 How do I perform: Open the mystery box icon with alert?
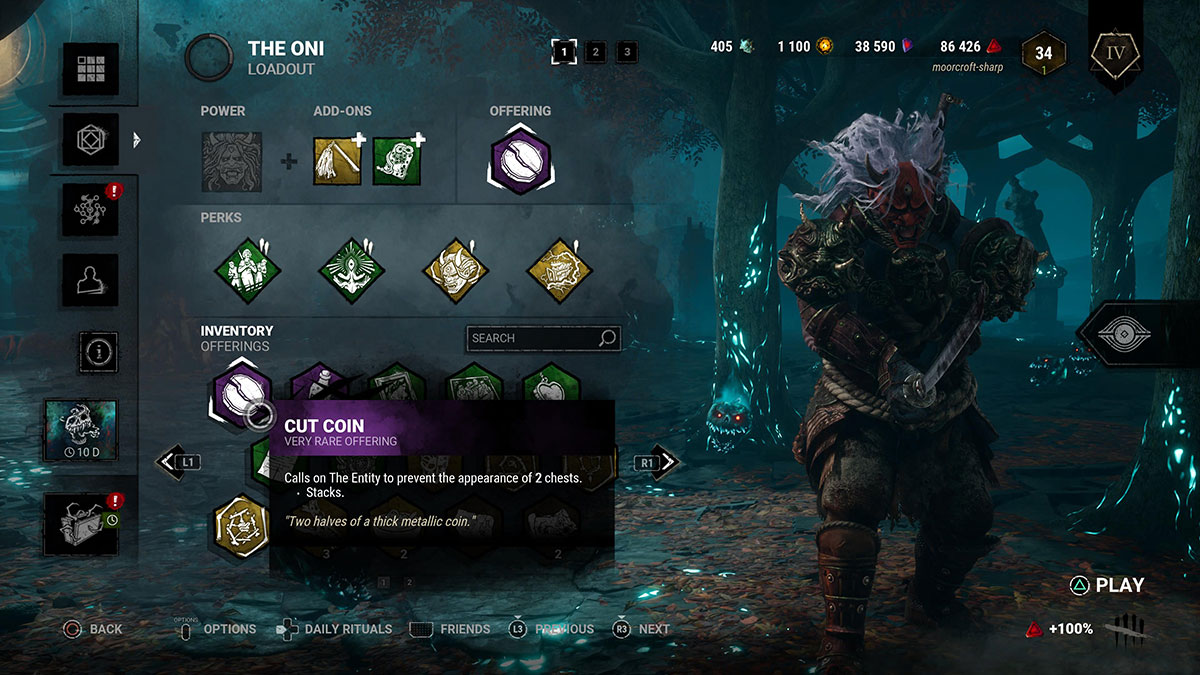tap(80, 523)
